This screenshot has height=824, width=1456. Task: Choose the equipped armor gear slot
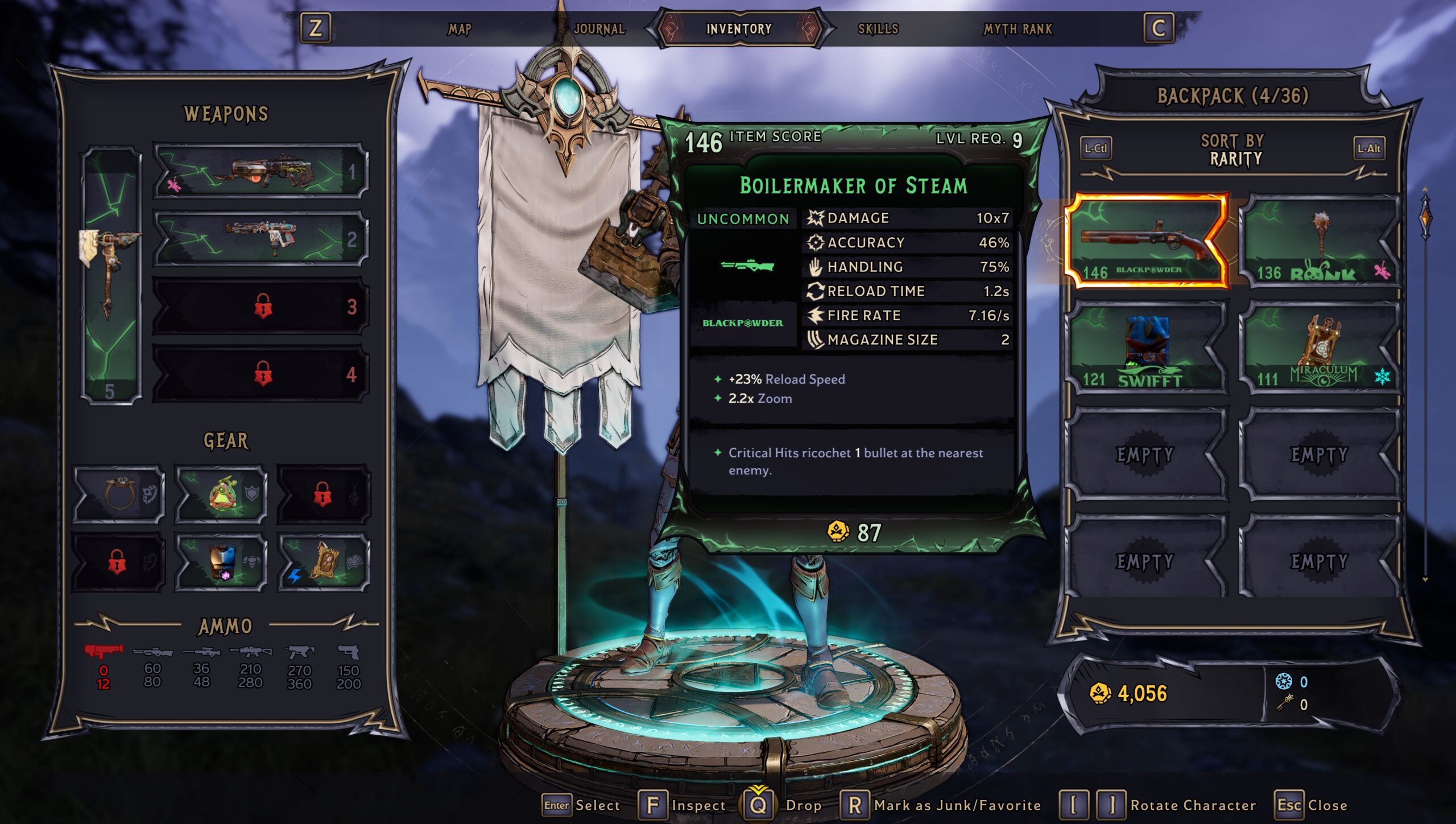(221, 562)
